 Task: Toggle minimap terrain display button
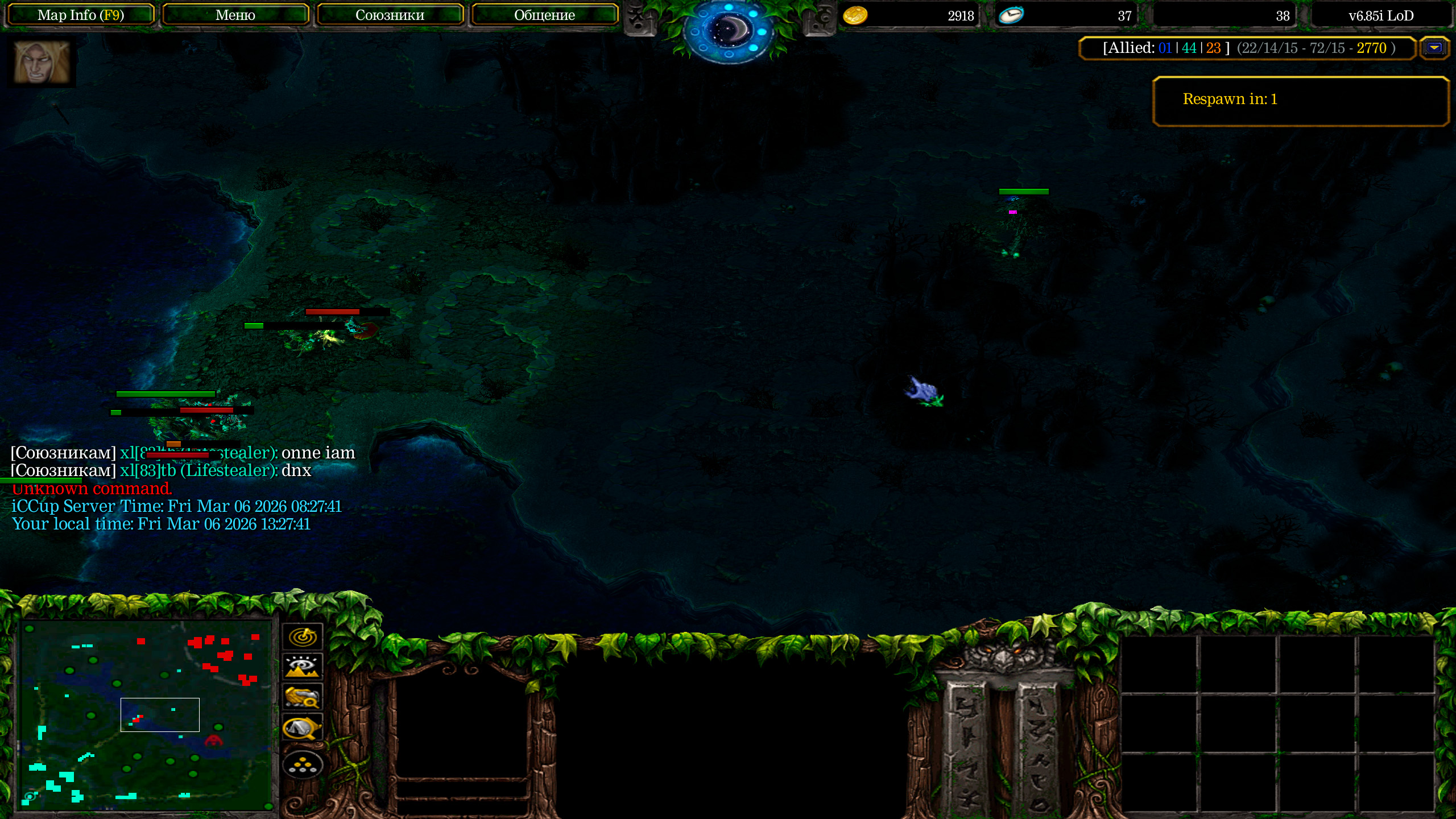pyautogui.click(x=303, y=667)
